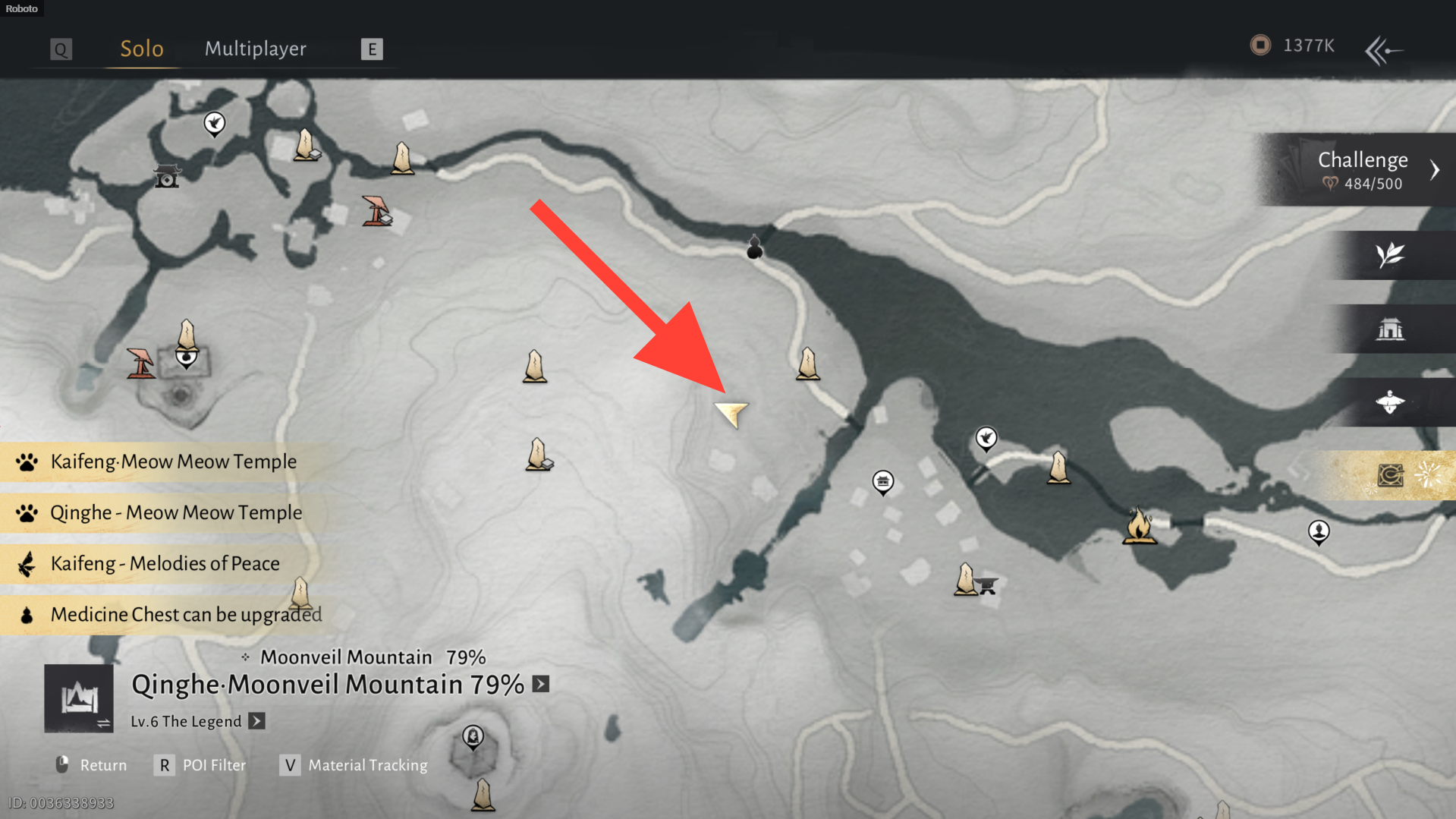Click the blacksmith anvil map marker

(986, 584)
